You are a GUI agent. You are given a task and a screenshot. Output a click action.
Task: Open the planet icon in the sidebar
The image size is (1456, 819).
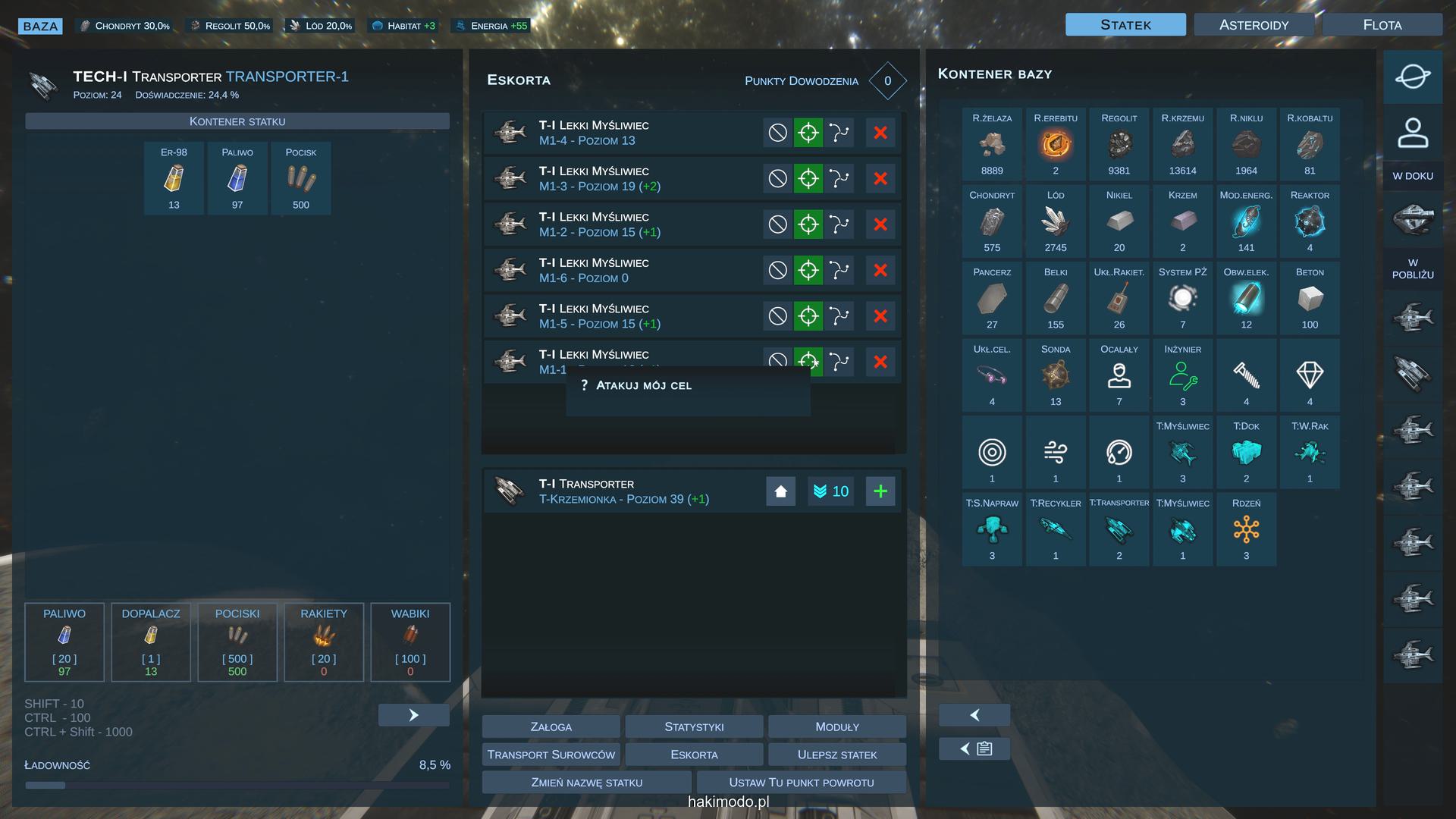tap(1412, 77)
